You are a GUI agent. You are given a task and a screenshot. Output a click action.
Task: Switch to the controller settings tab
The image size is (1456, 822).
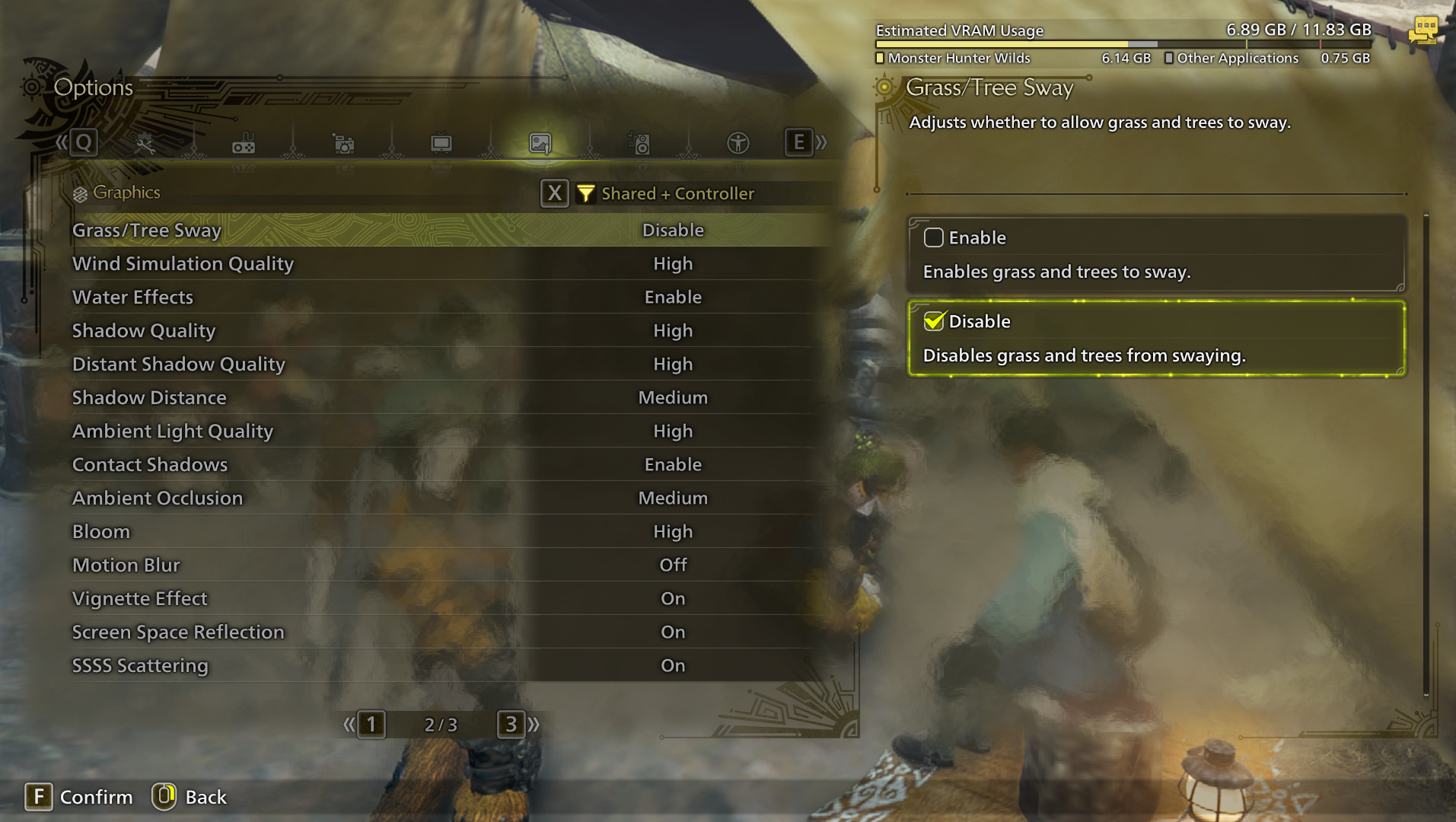244,143
